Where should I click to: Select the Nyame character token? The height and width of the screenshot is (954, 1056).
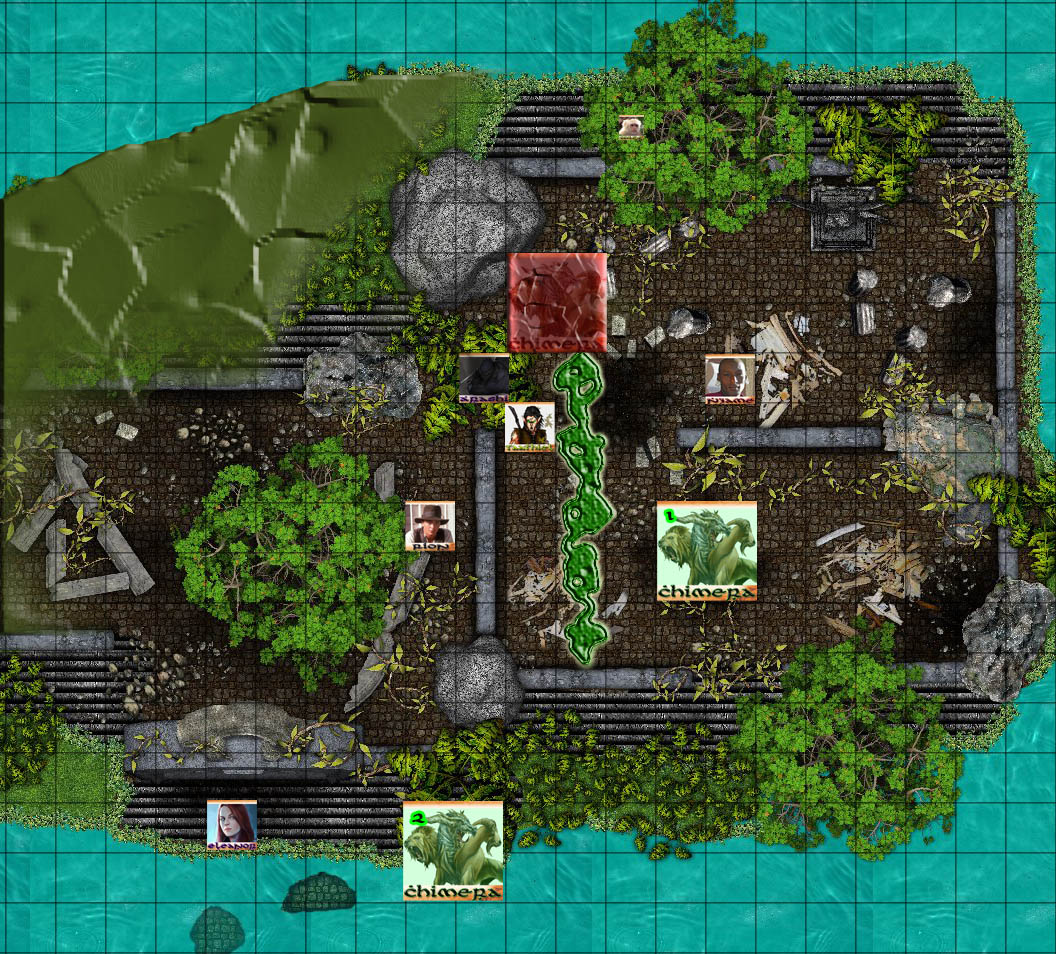729,379
